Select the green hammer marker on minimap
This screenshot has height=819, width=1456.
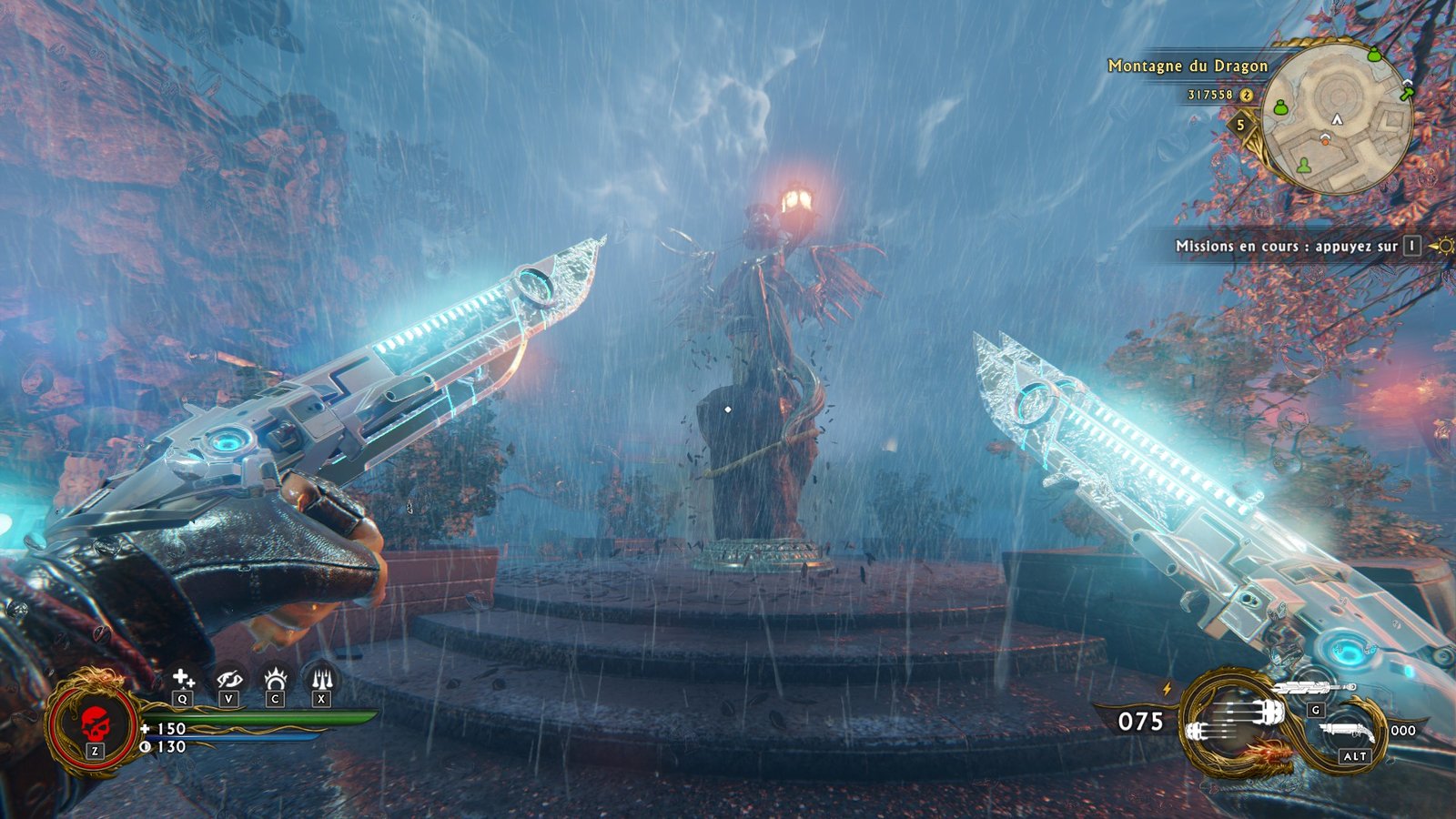point(1407,91)
